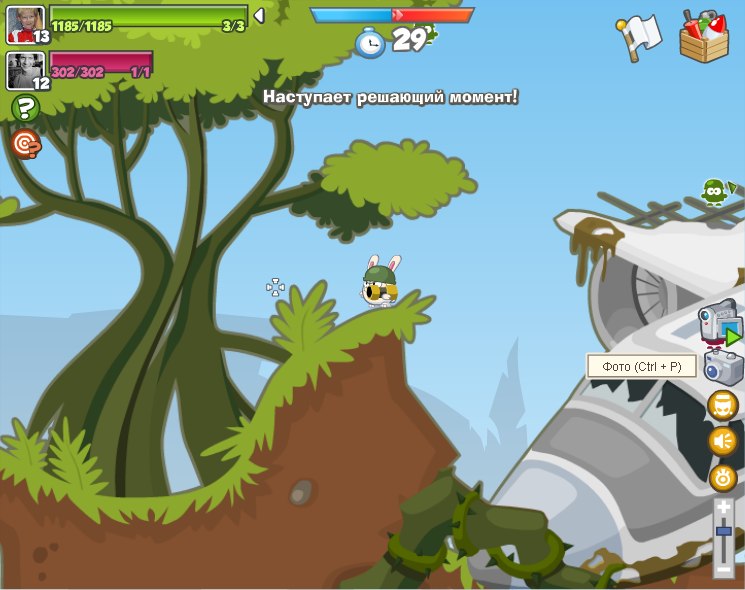
Task: Open the weapons crate arsenal
Action: click(703, 37)
